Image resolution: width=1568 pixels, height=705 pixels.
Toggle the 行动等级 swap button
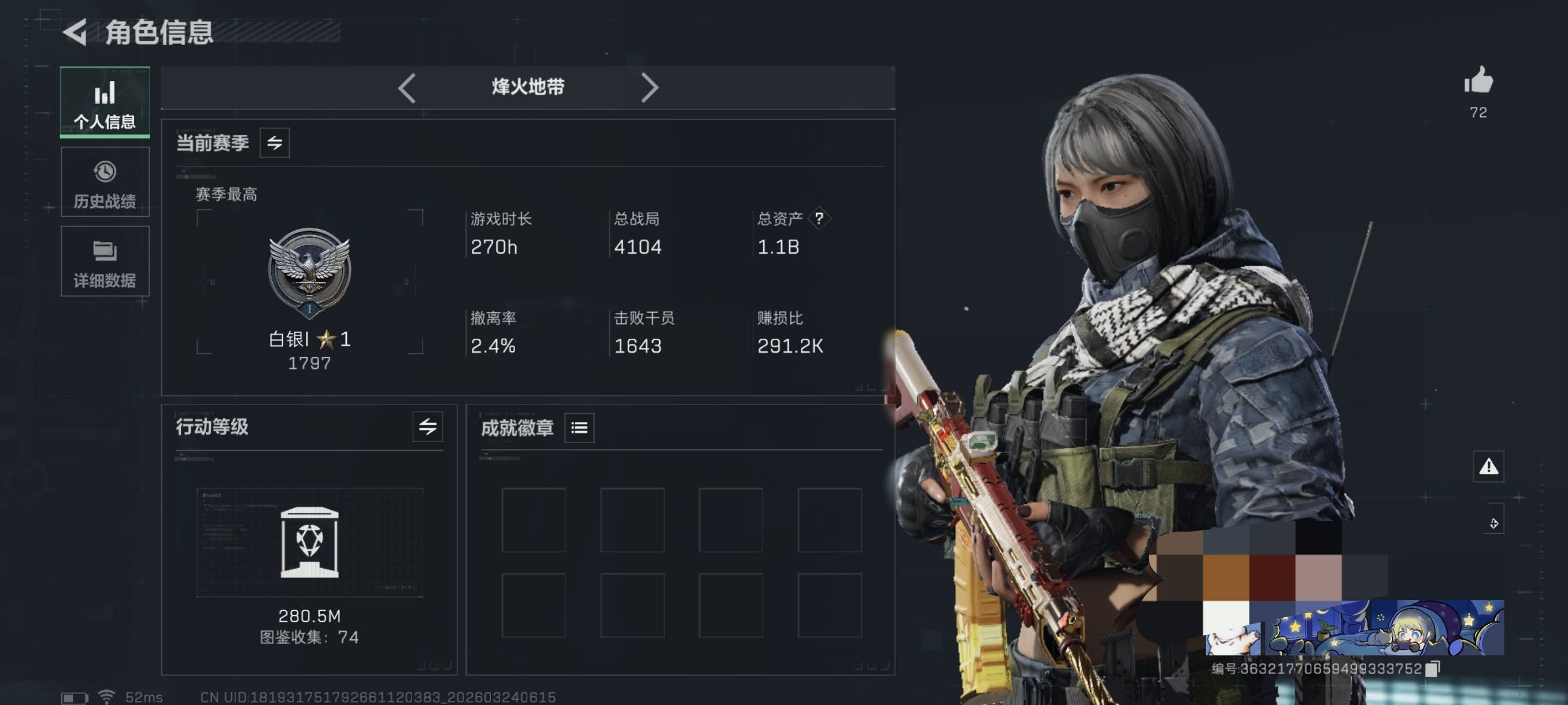pos(427,426)
